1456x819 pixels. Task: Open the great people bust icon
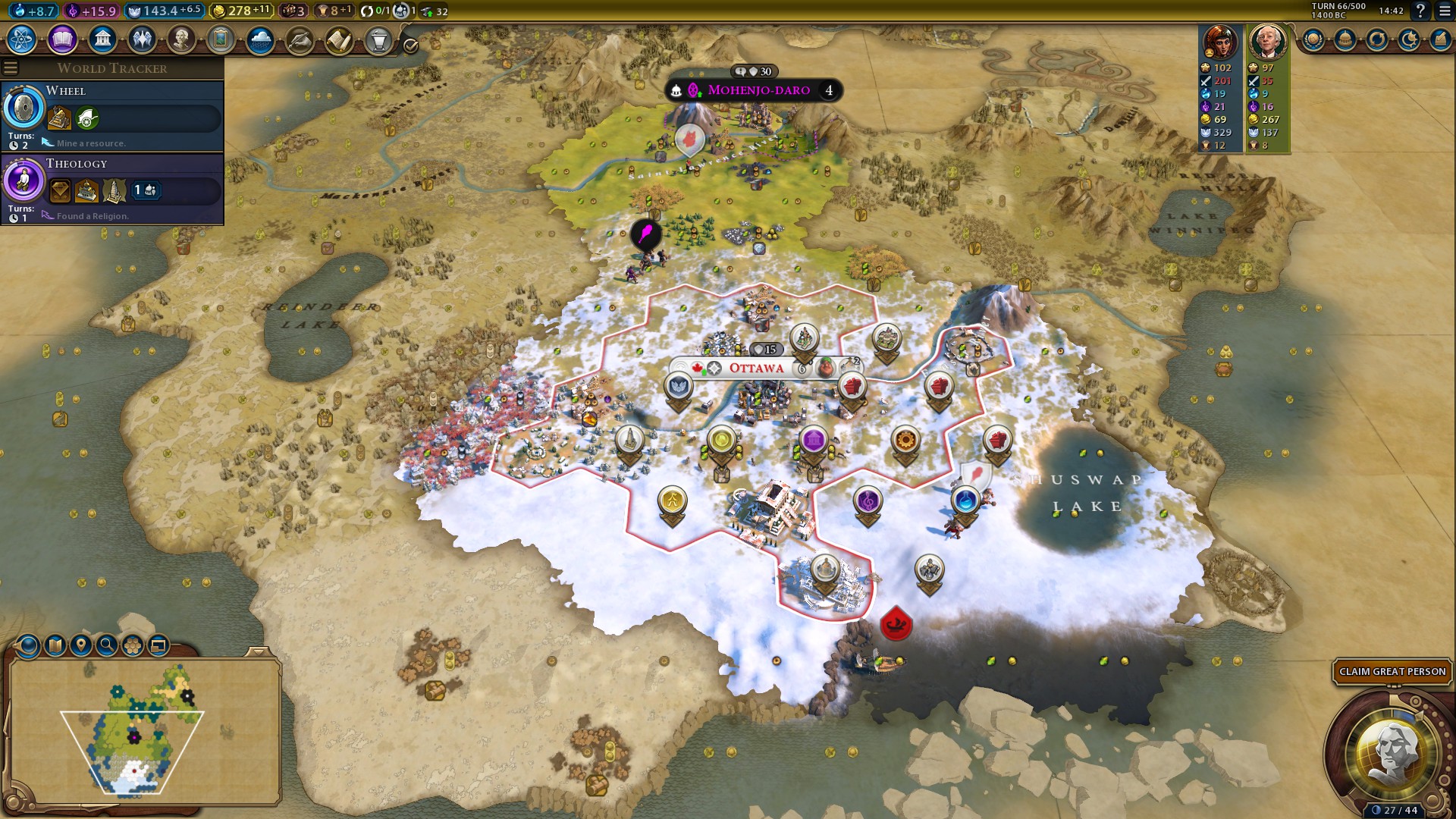[x=181, y=39]
